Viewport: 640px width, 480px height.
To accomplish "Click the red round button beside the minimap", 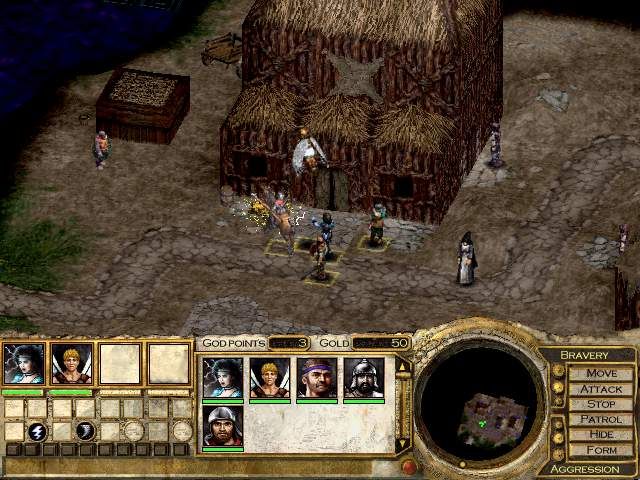I will point(408,466).
